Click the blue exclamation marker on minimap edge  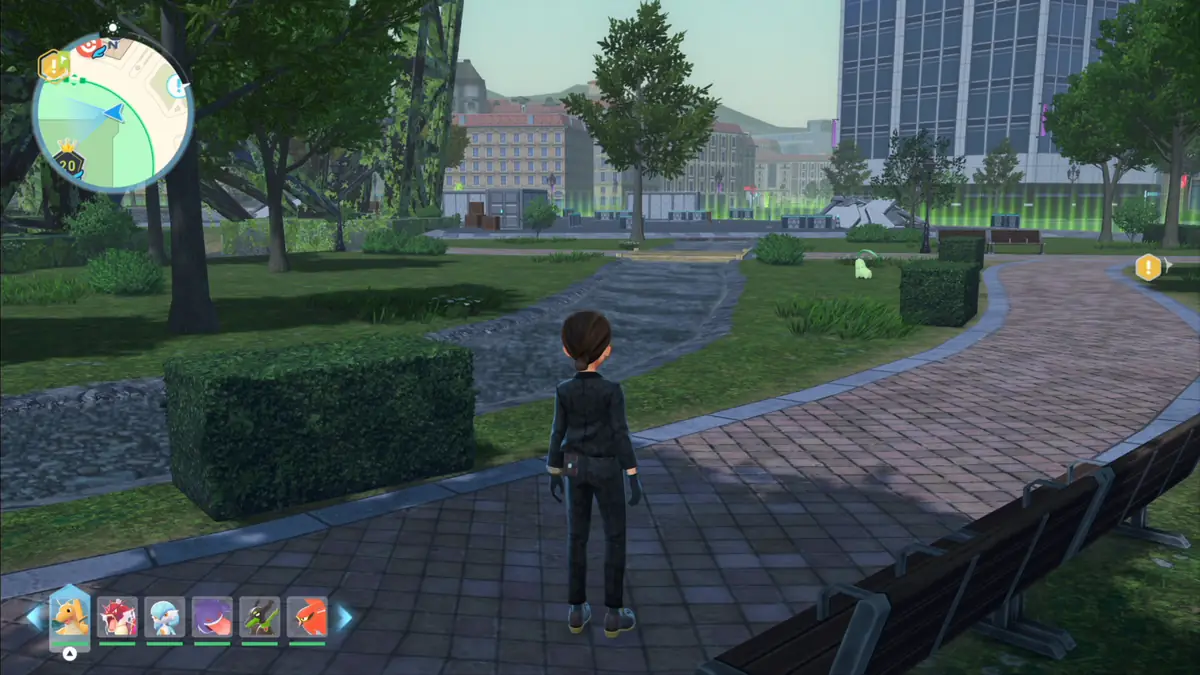(179, 87)
